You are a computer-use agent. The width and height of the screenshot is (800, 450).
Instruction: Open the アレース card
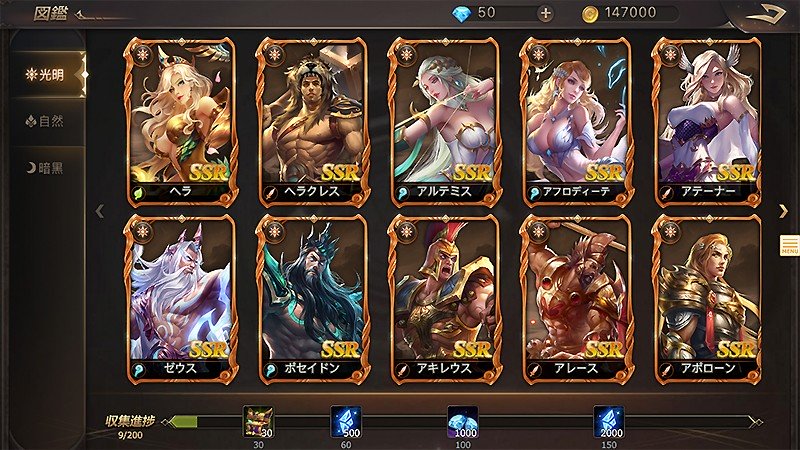click(x=575, y=298)
